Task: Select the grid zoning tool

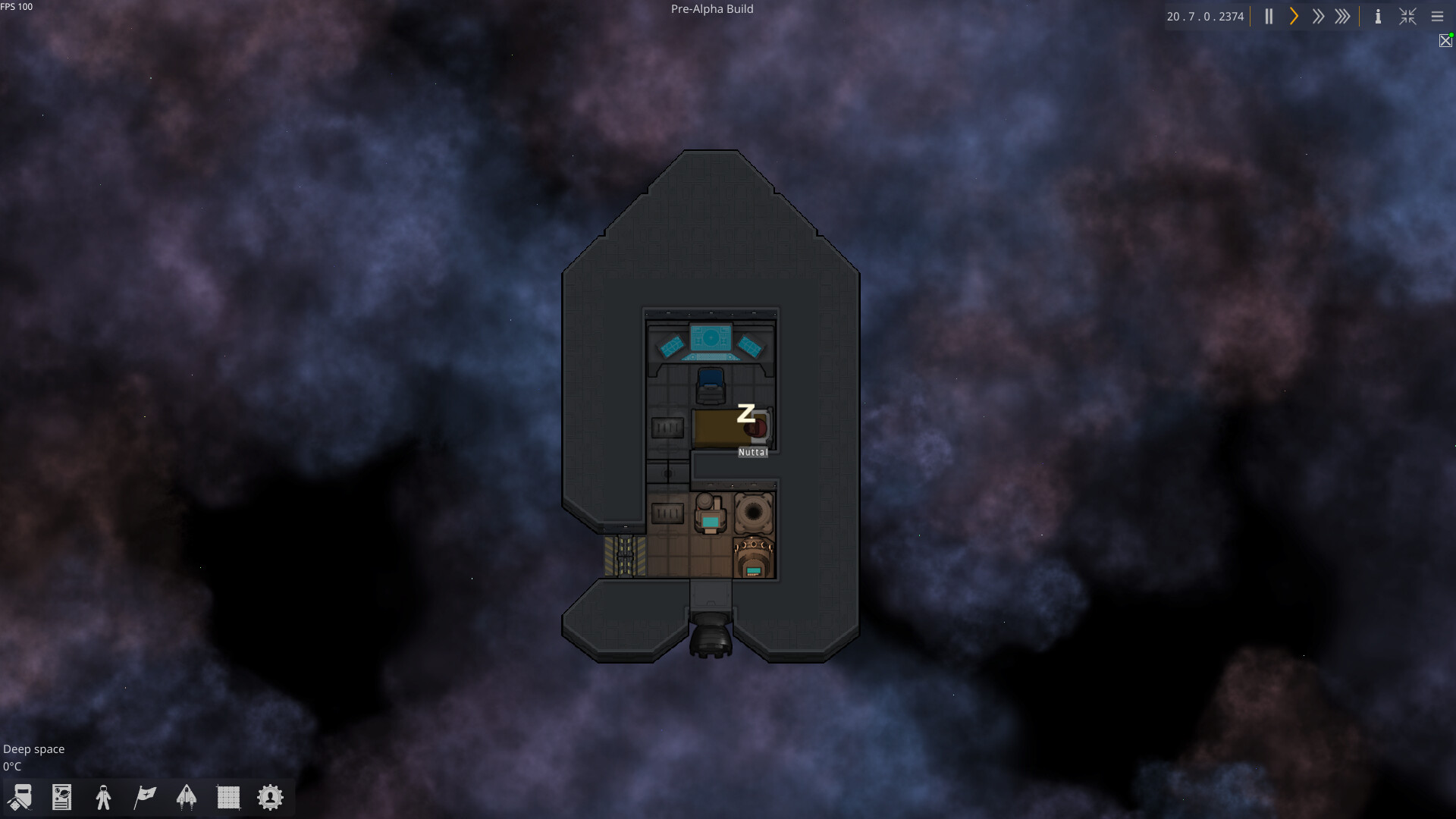Action: pos(228,797)
